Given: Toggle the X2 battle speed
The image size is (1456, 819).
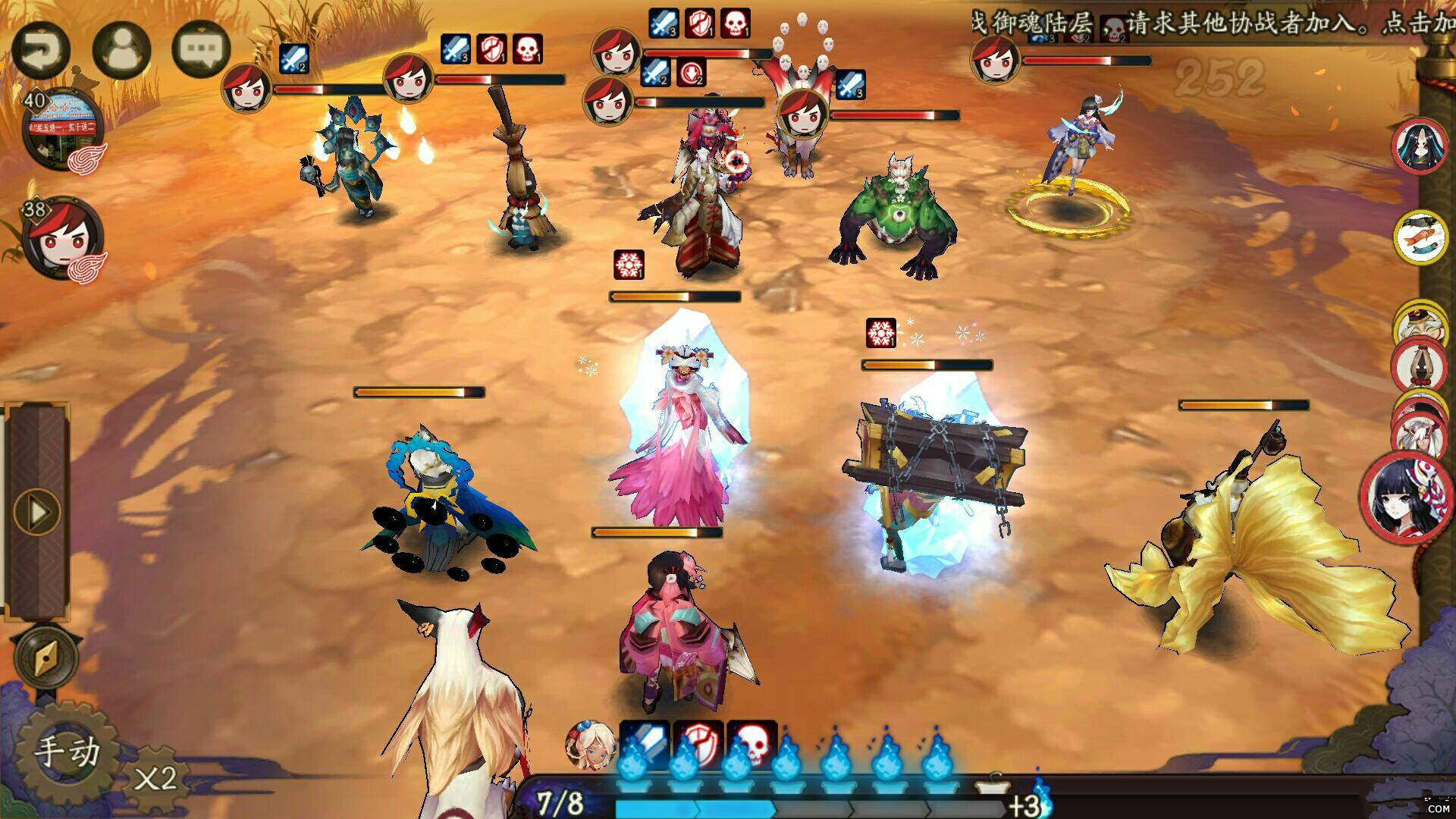Looking at the screenshot, I should [x=155, y=779].
